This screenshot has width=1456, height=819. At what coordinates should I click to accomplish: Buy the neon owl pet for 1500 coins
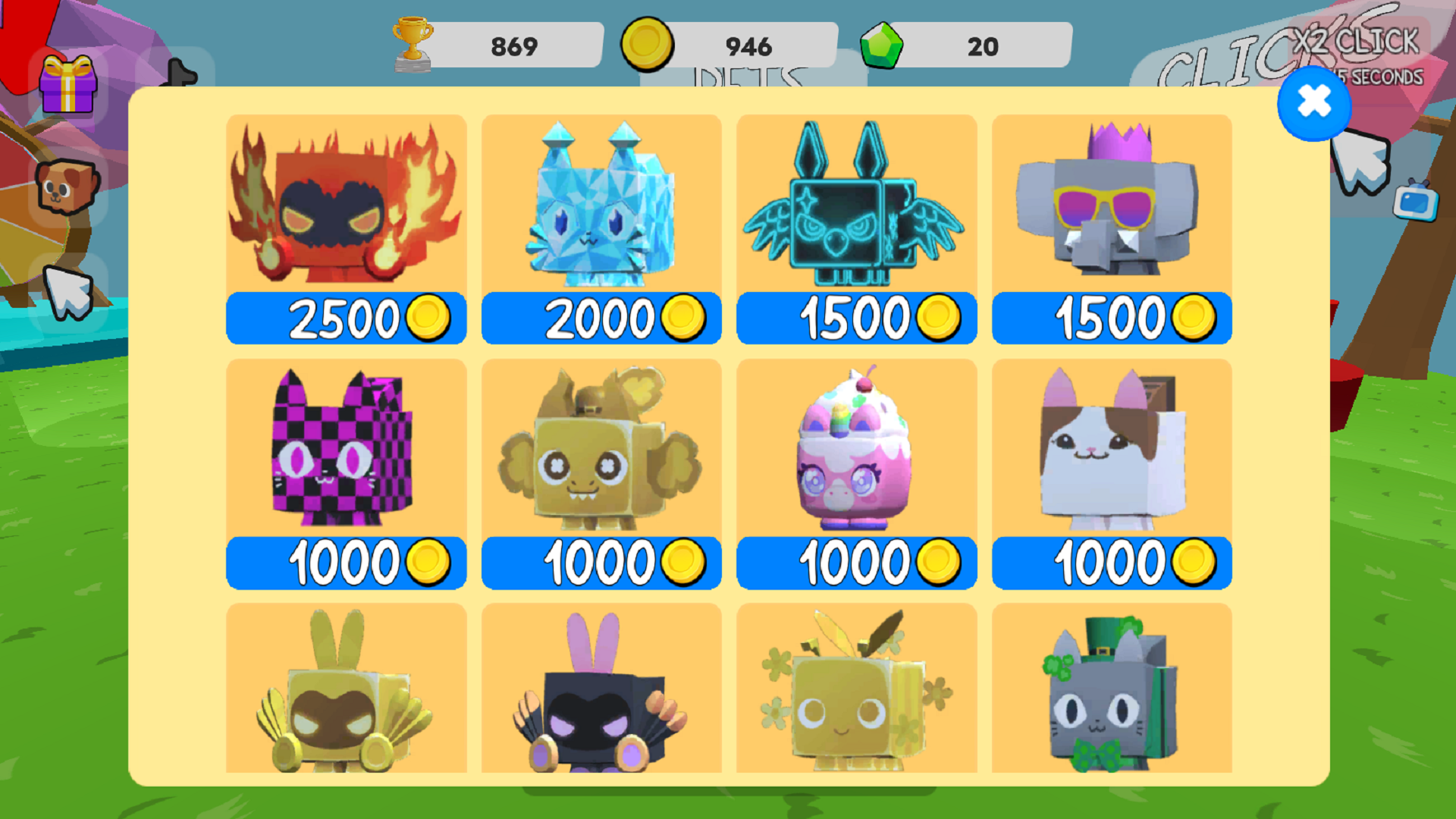pos(855,317)
